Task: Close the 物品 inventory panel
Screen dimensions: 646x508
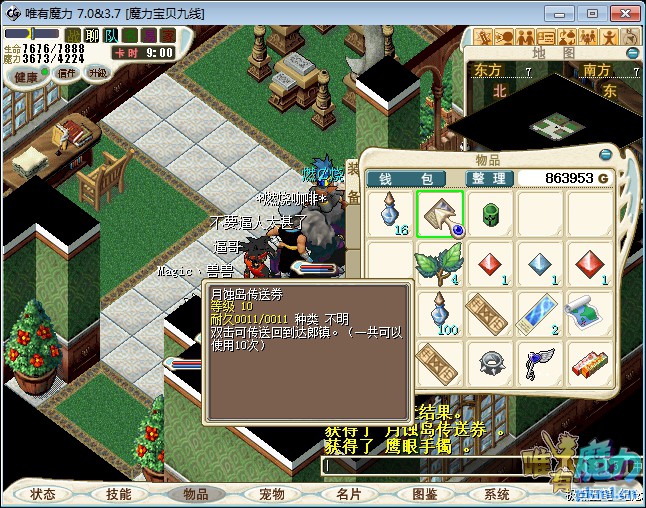Action: (x=606, y=155)
